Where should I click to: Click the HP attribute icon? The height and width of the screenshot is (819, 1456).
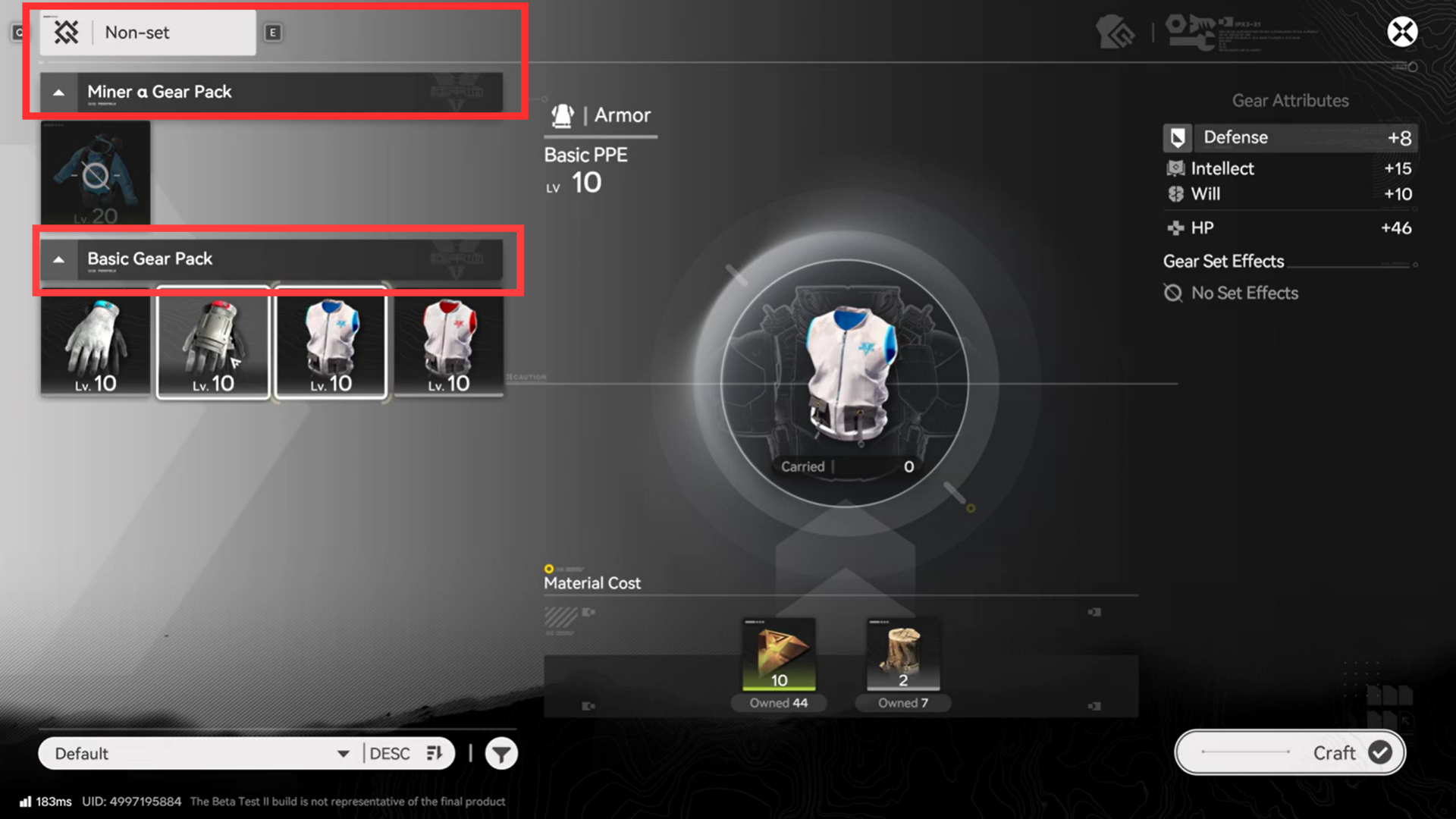1176,227
